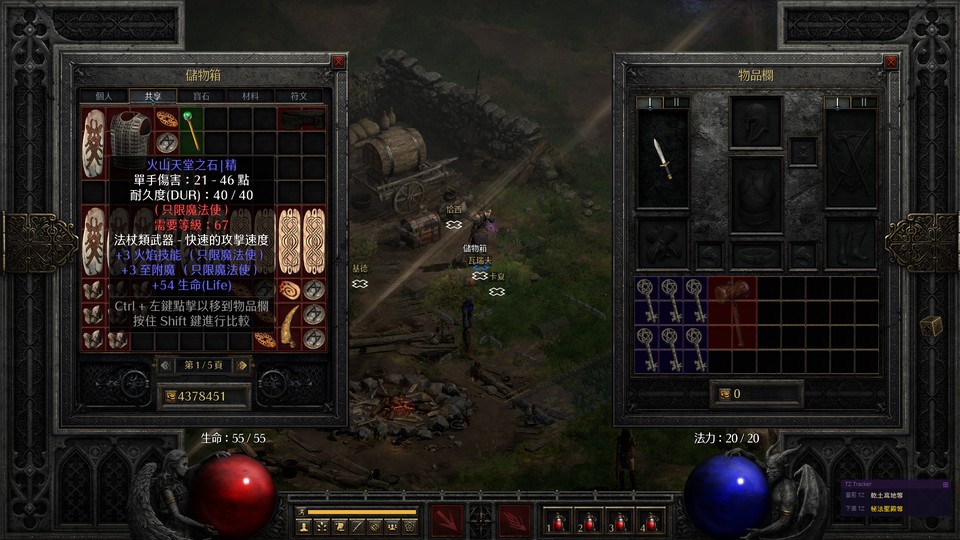Show the 符文 runes stash tab

pos(299,96)
